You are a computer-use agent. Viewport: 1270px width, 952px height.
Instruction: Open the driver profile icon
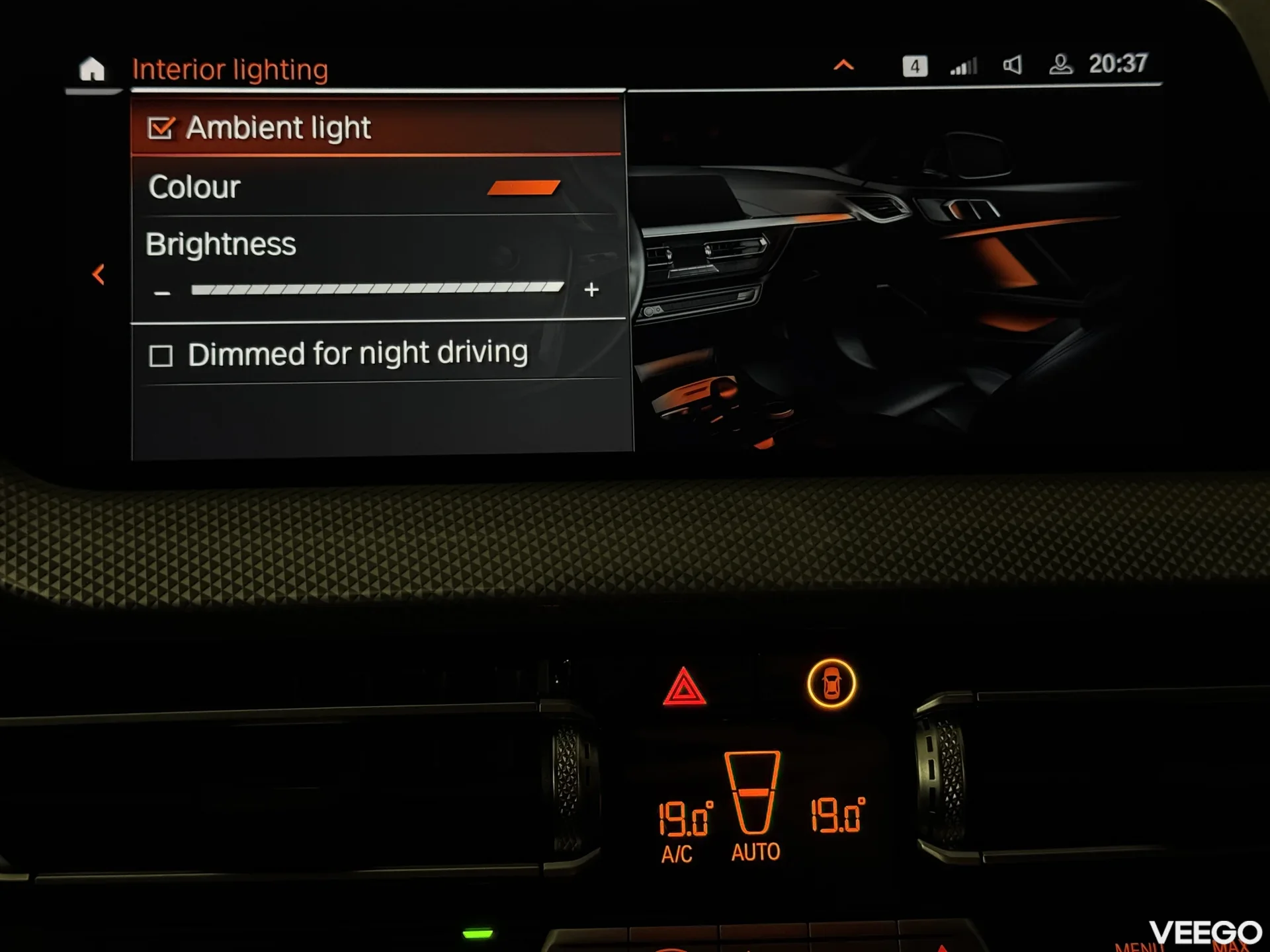point(1060,65)
